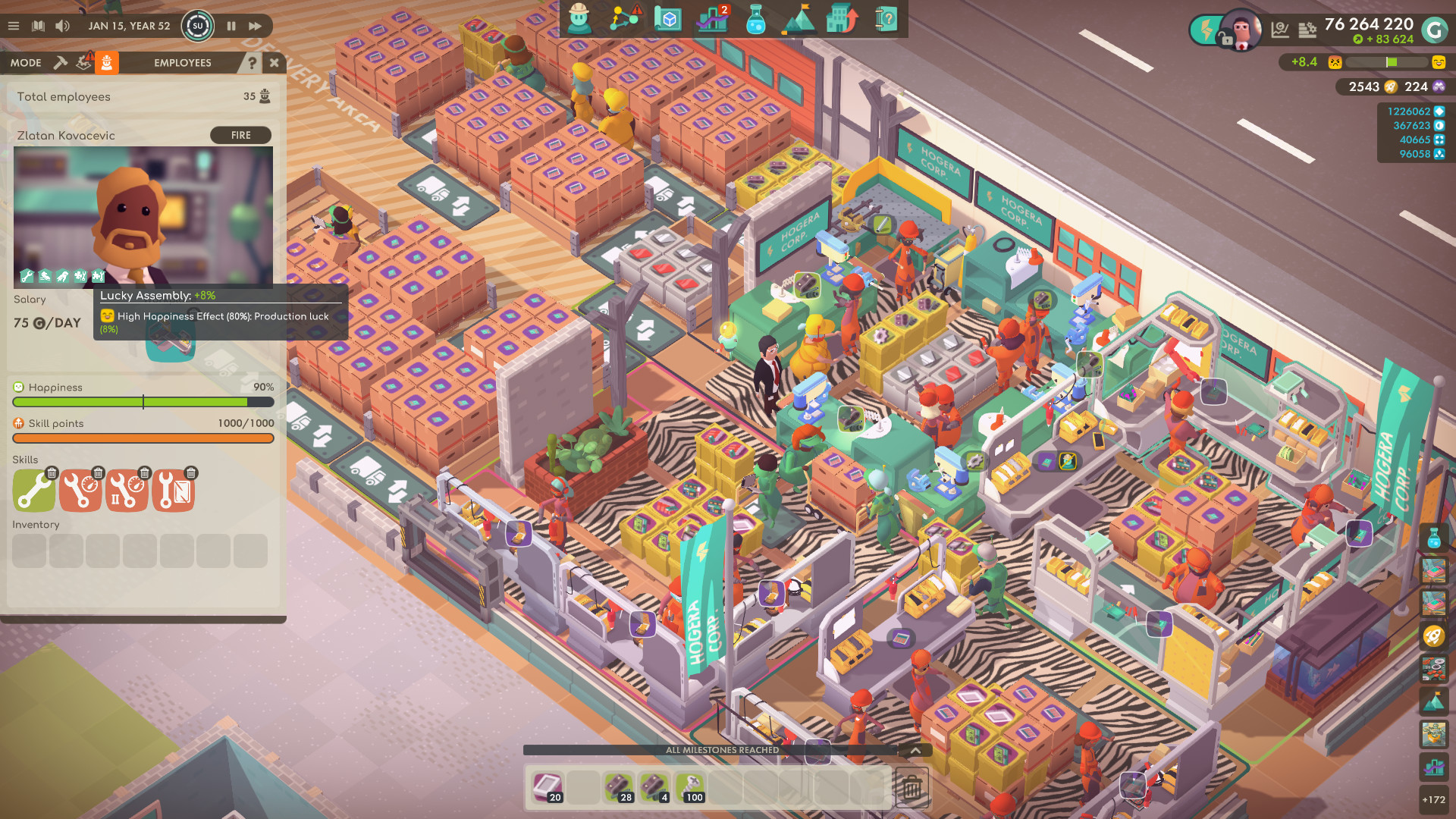This screenshot has height=819, width=1456.
Task: Pause the game
Action: (231, 25)
